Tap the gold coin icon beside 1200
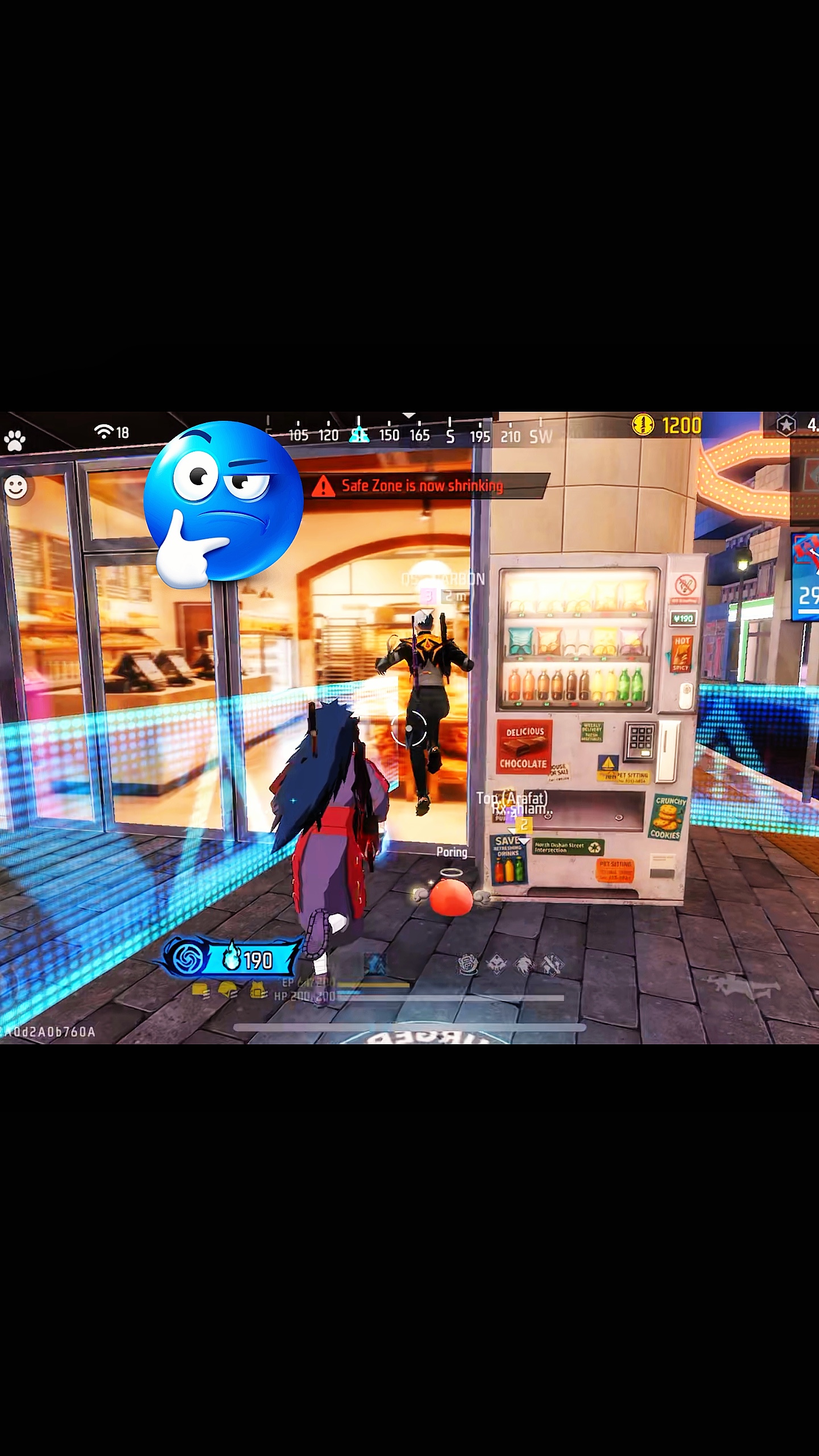The height and width of the screenshot is (1456, 819). (643, 425)
